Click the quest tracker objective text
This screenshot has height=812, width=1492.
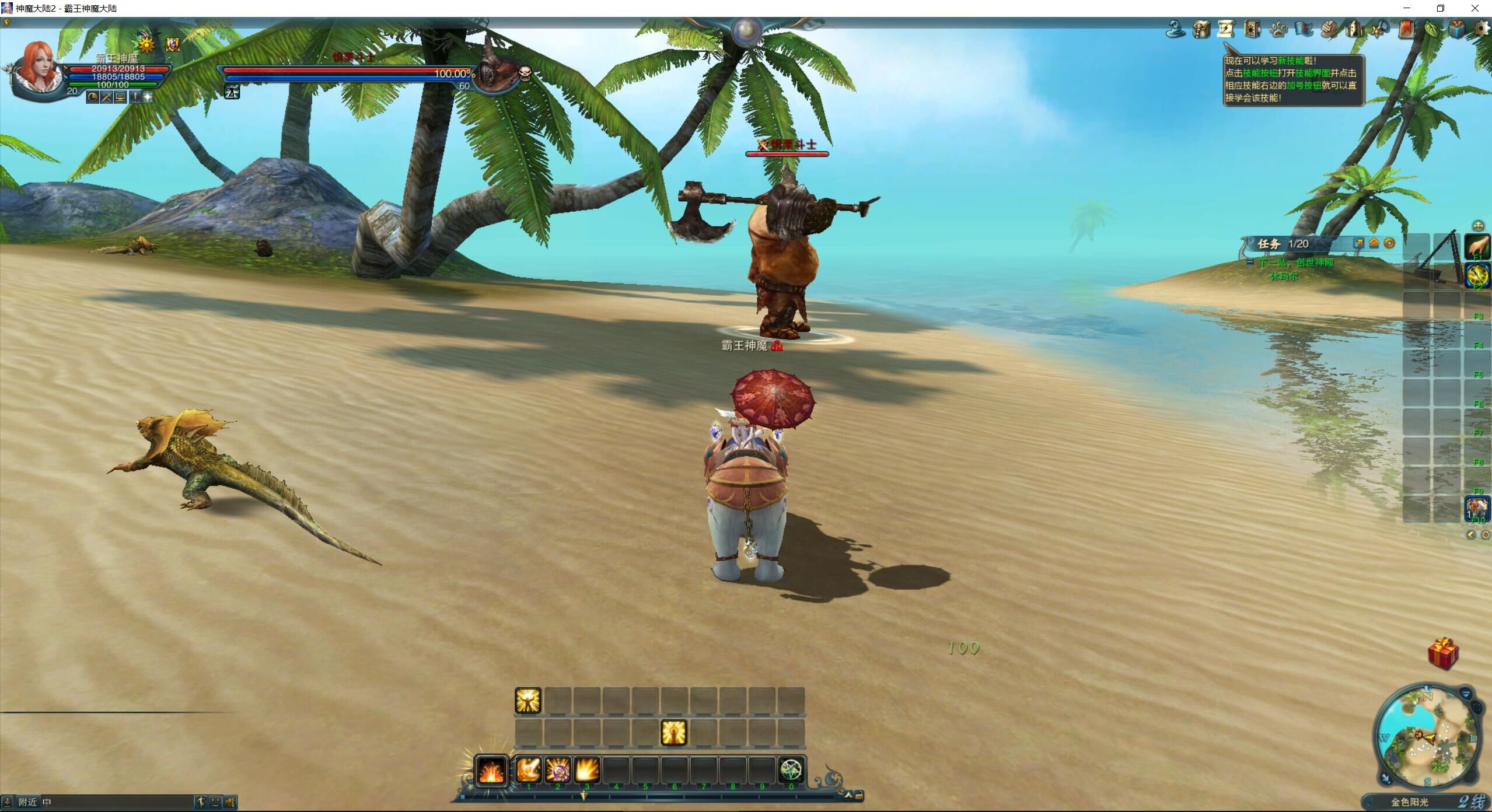pos(1296,262)
